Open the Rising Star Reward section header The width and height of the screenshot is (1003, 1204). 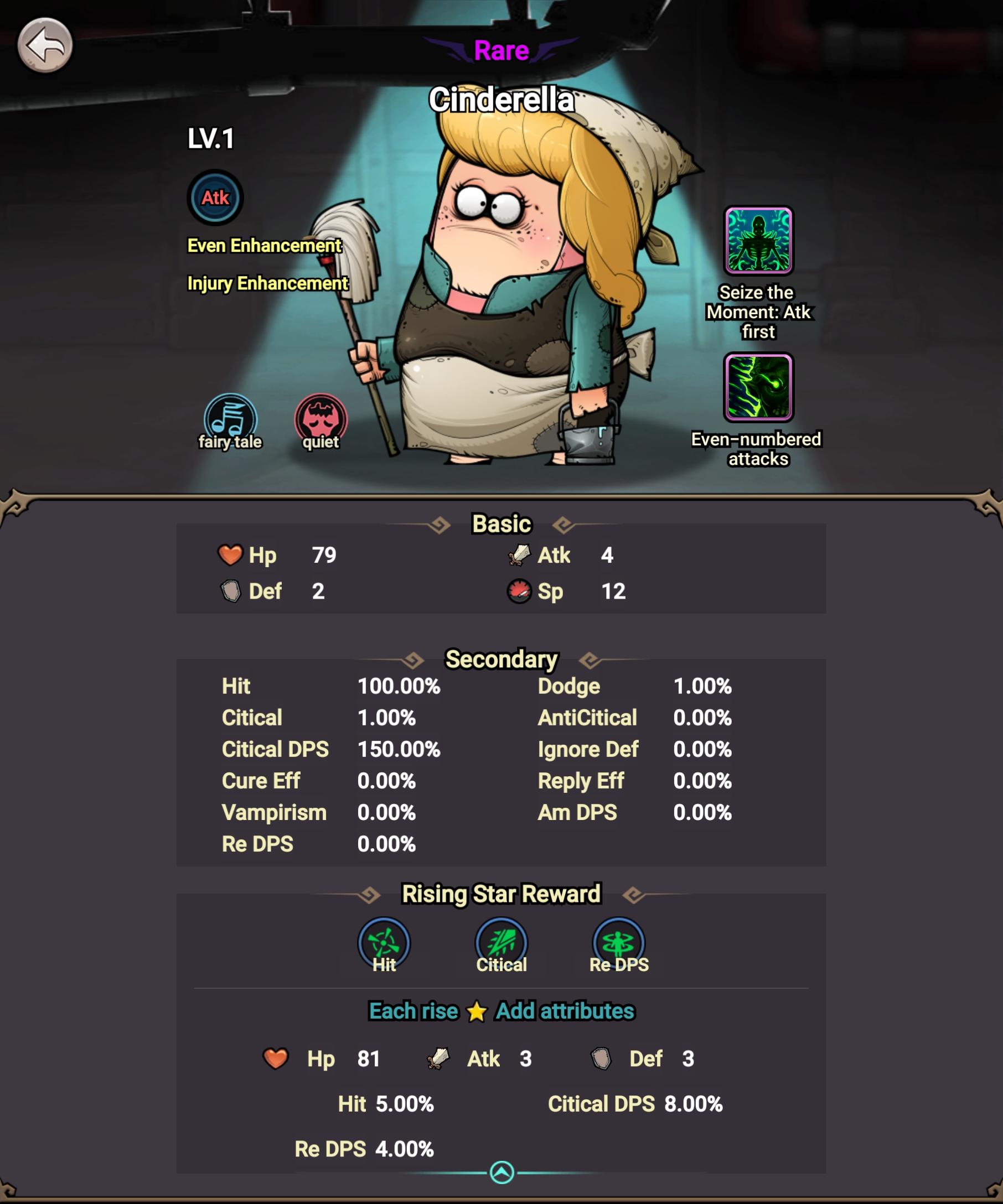click(501, 893)
